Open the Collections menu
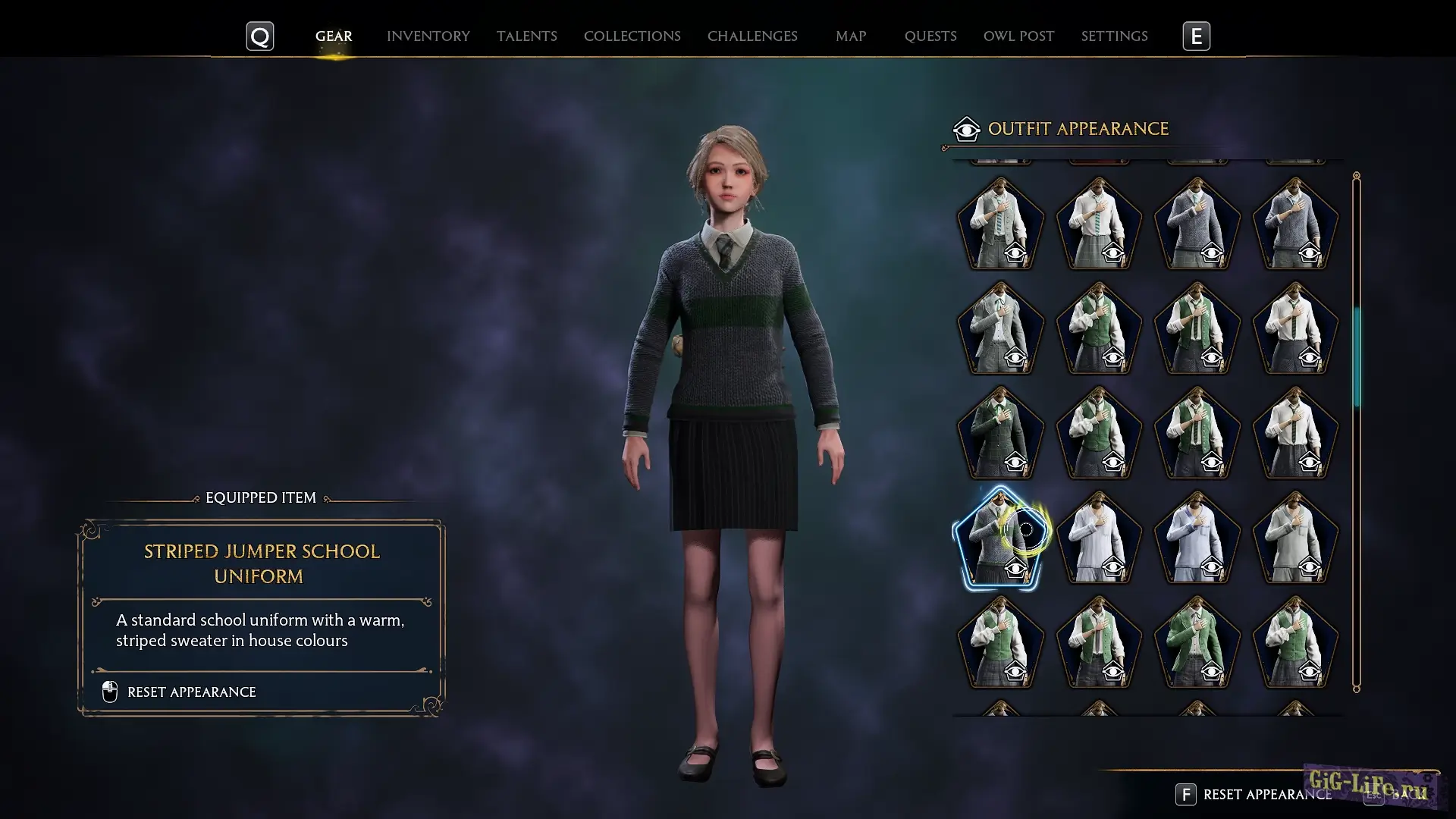 632,36
